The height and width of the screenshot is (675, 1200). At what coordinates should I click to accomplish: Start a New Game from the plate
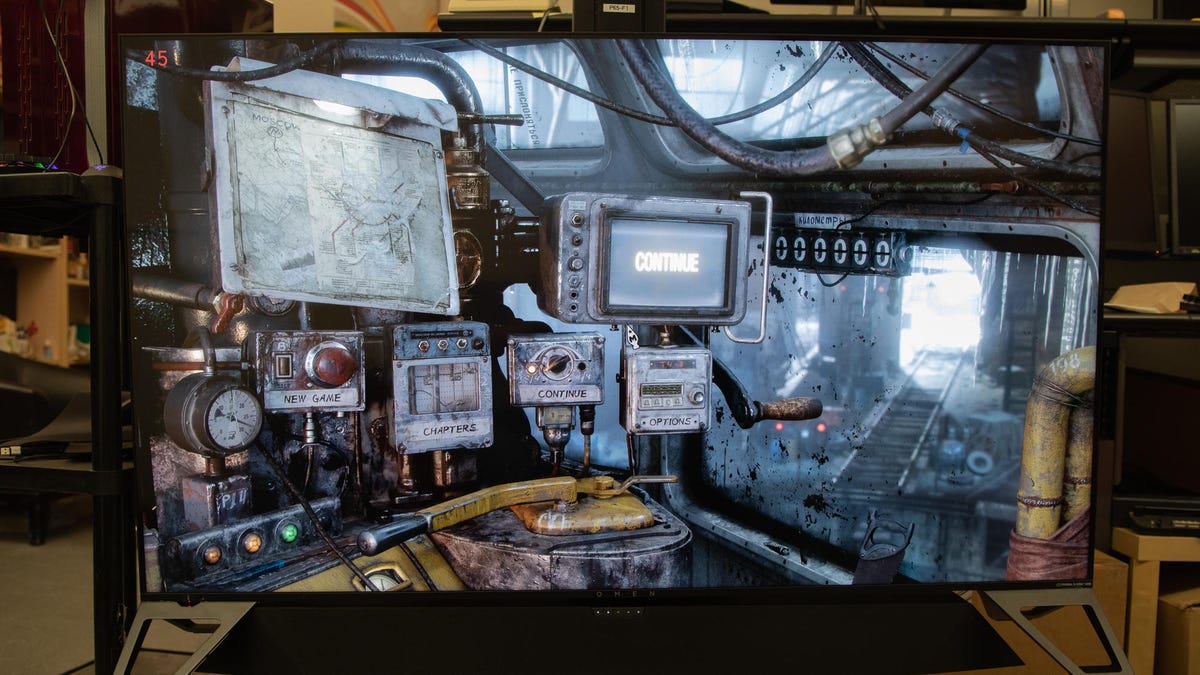click(308, 399)
